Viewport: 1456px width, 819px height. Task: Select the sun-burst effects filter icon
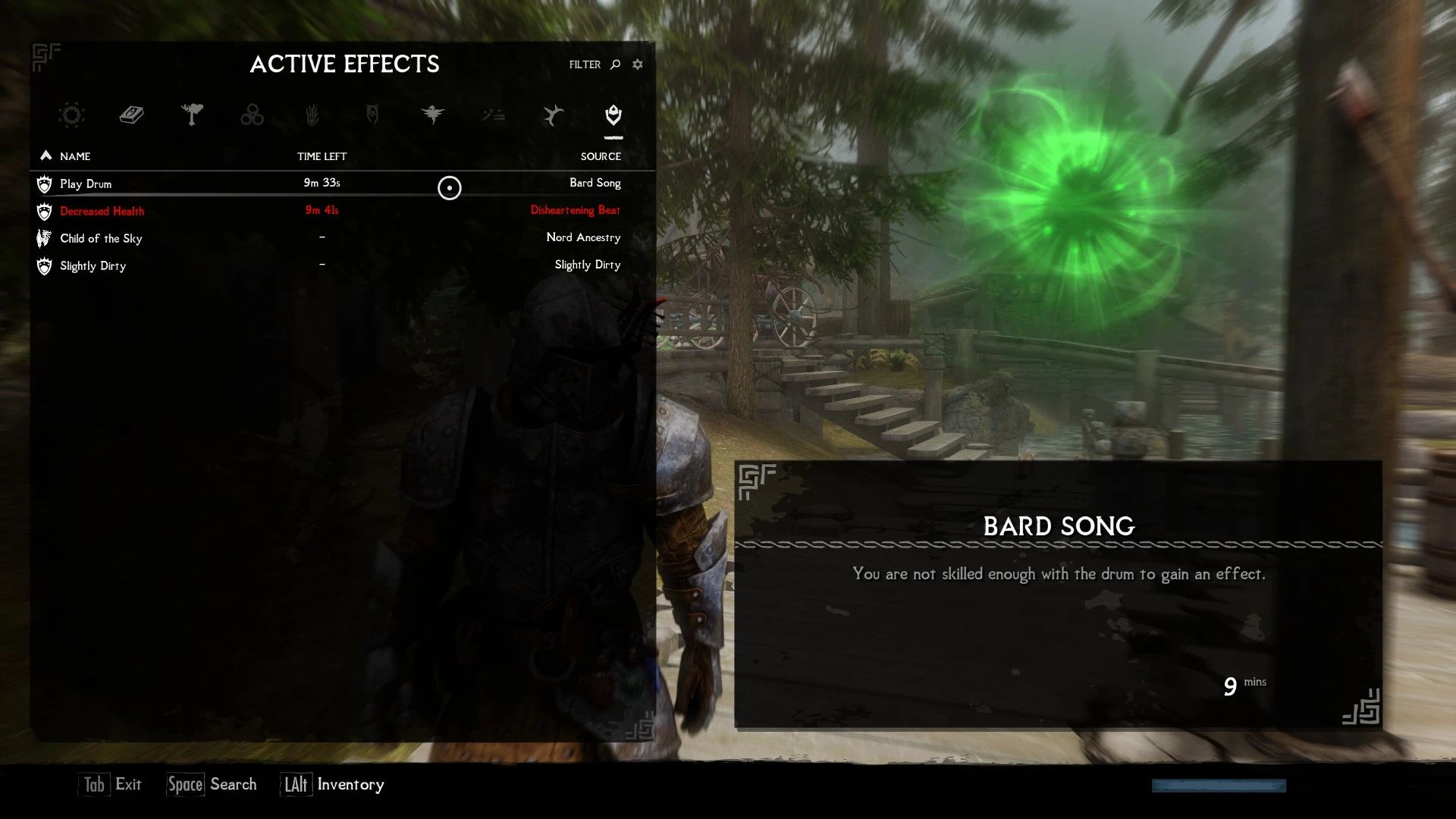pos(71,115)
